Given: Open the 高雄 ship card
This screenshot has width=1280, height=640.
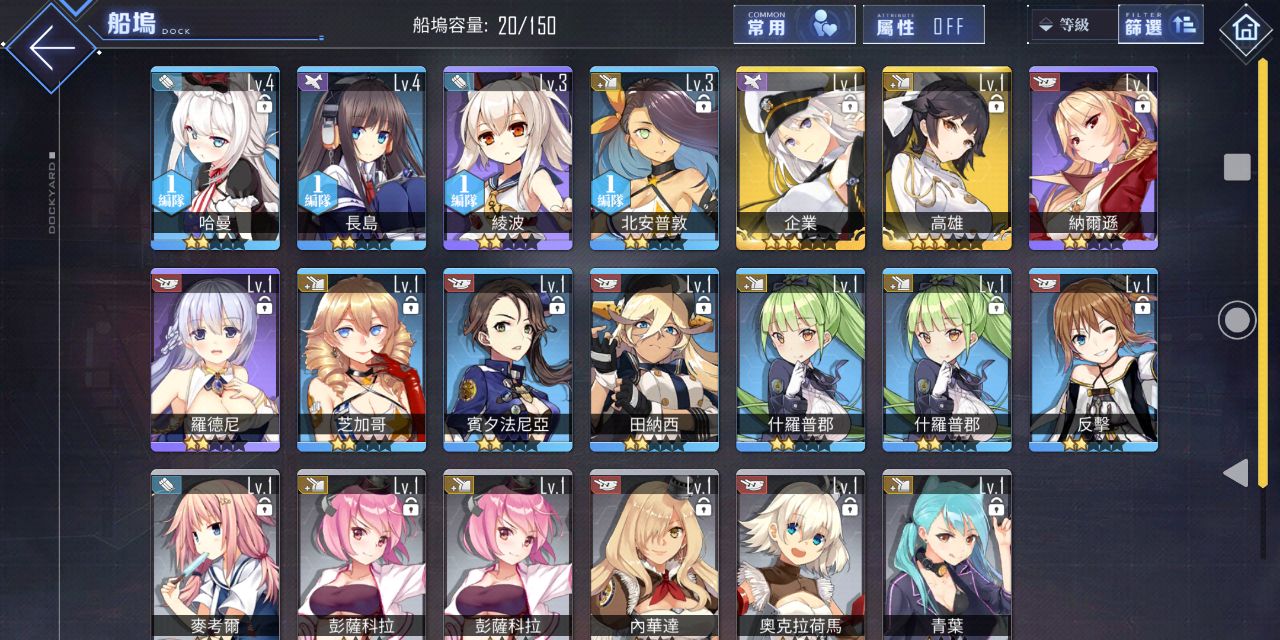Looking at the screenshot, I should [947, 158].
